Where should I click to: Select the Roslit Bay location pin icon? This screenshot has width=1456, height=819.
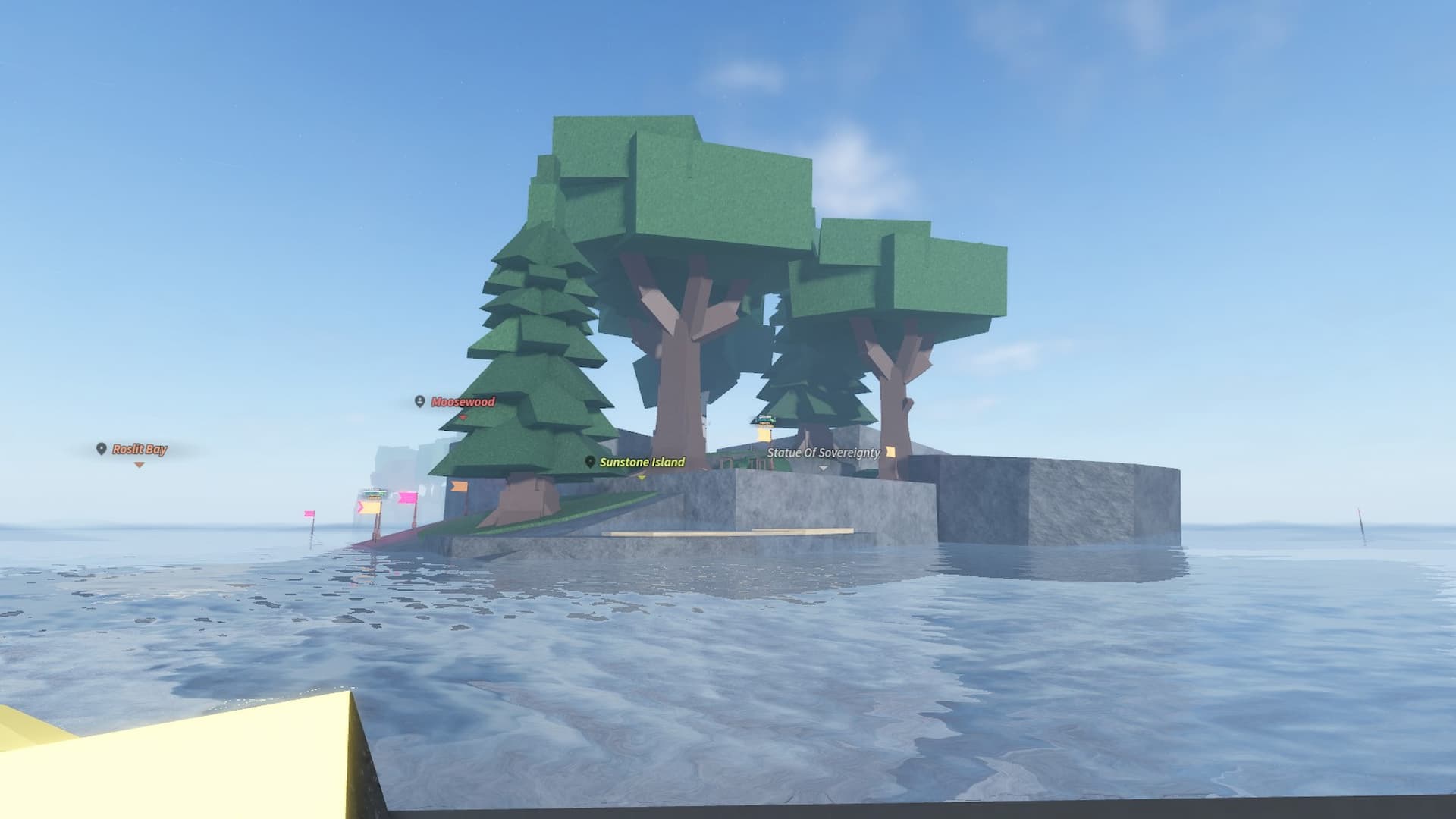point(101,448)
